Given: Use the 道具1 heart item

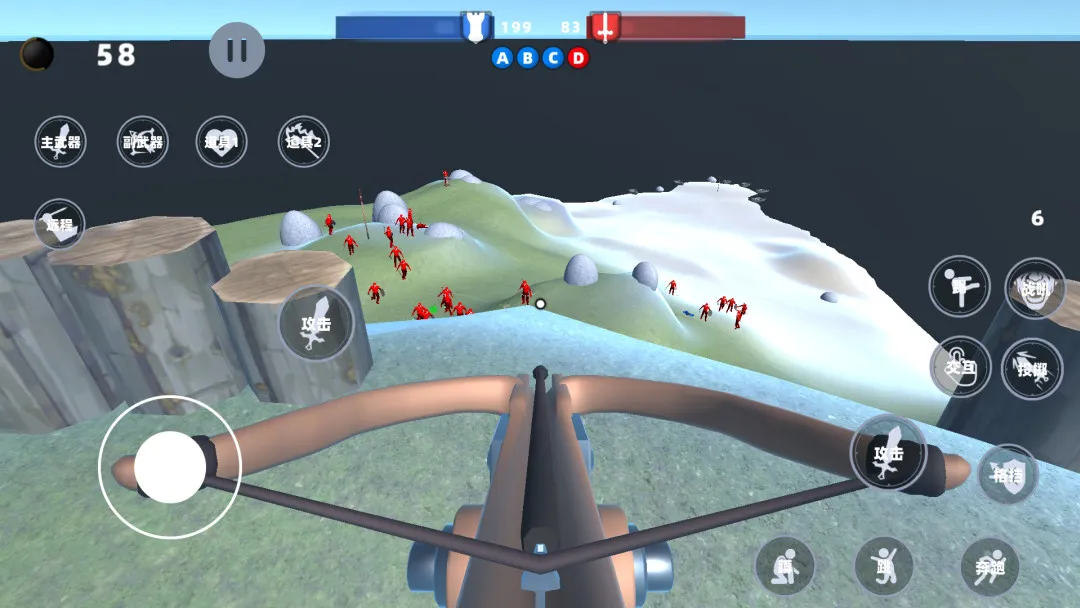Looking at the screenshot, I should pos(221,141).
